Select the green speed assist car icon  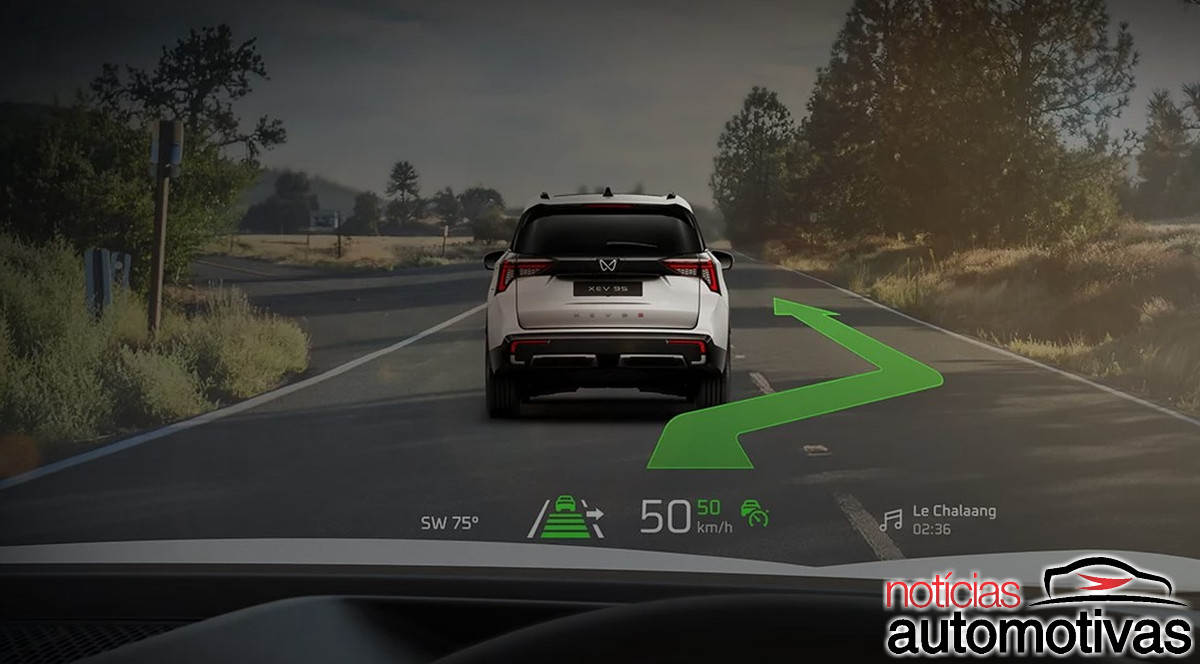[755, 514]
